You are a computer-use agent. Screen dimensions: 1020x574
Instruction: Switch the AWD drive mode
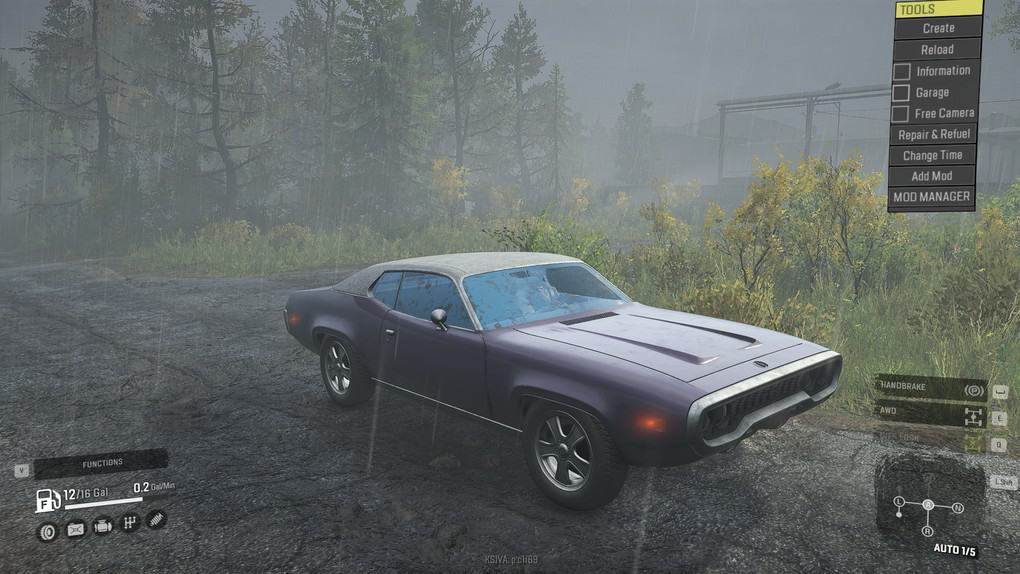pos(931,414)
